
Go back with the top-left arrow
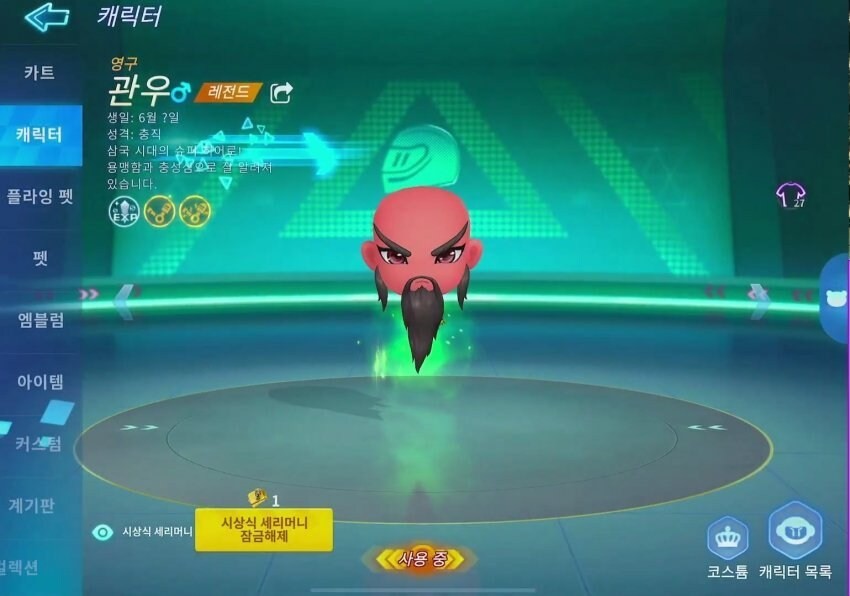[46, 17]
